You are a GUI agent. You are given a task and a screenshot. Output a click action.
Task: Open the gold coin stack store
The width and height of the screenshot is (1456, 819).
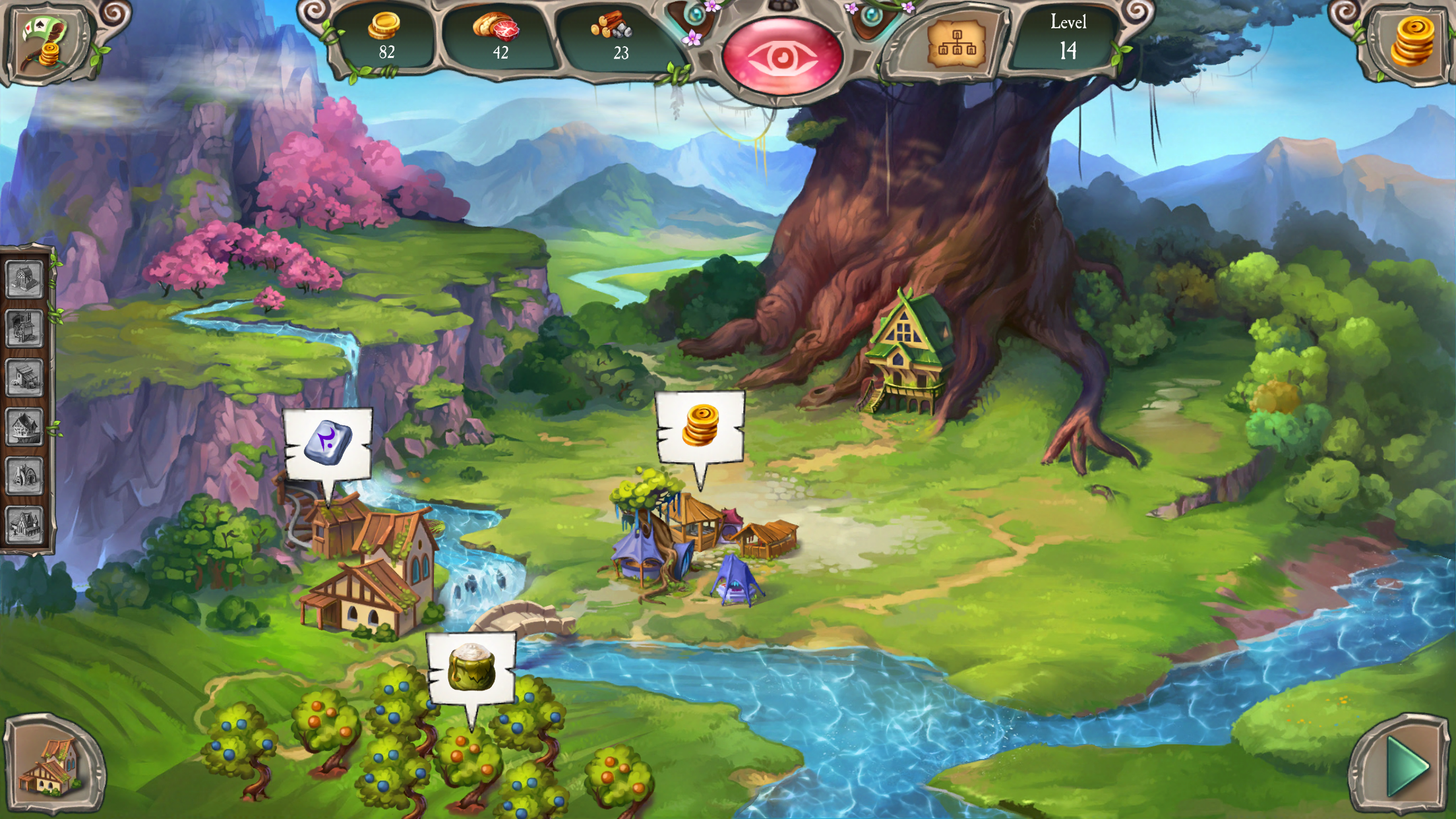coord(1411,42)
